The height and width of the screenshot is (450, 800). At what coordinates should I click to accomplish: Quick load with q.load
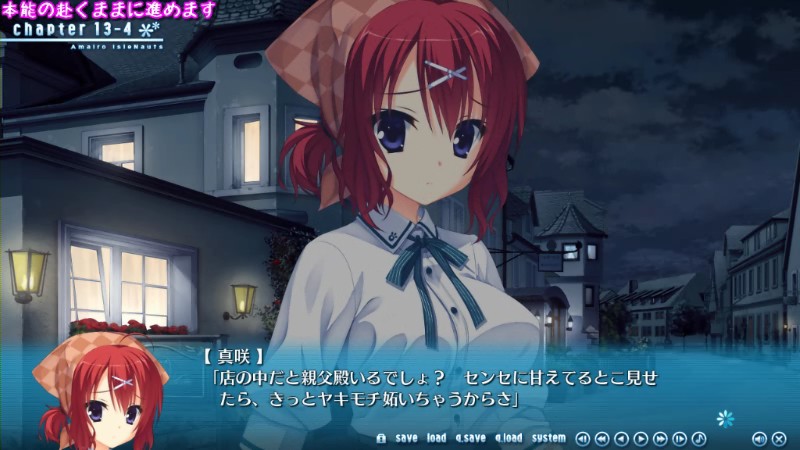pos(508,438)
